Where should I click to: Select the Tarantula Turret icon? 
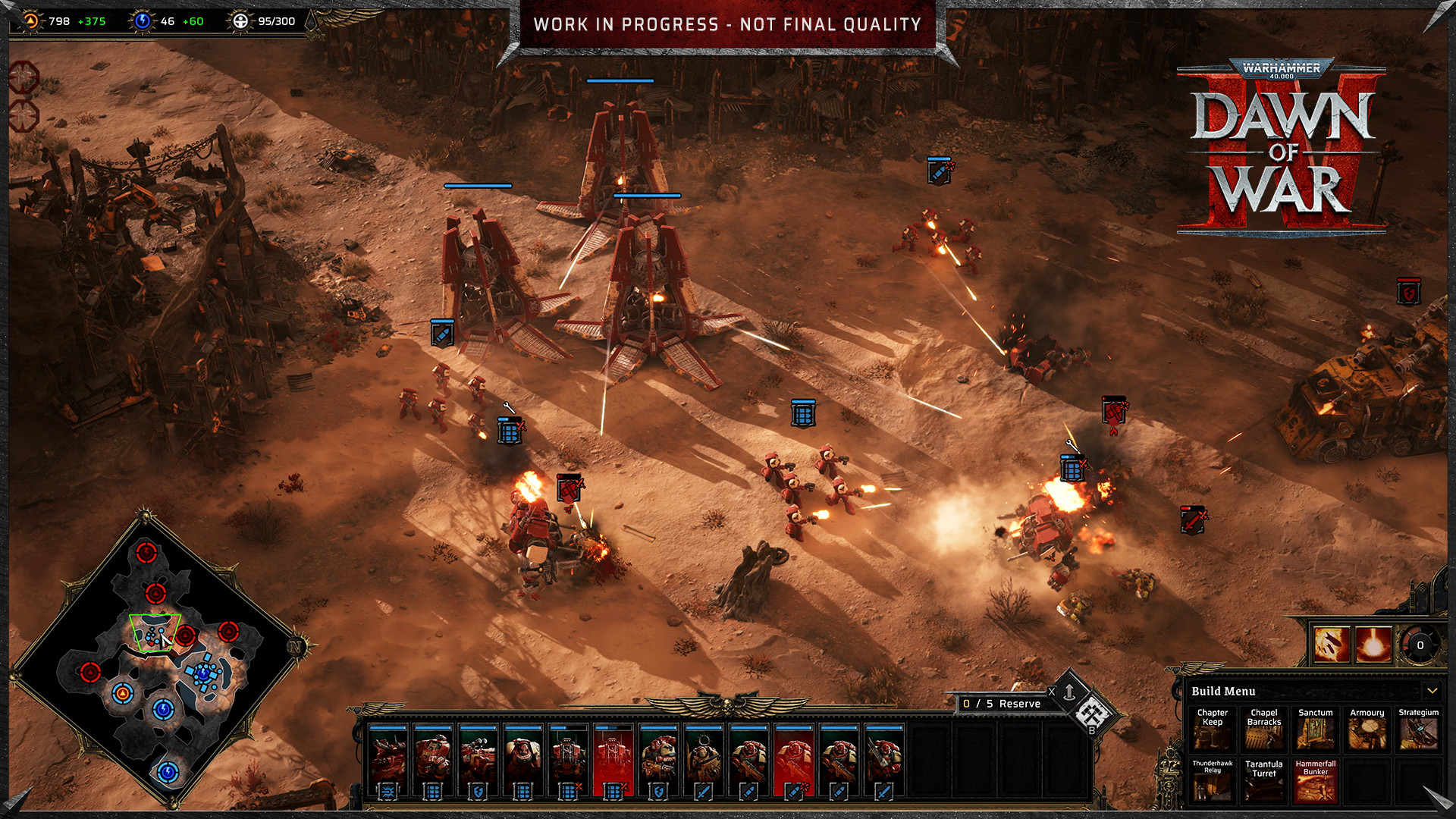click(x=1263, y=782)
